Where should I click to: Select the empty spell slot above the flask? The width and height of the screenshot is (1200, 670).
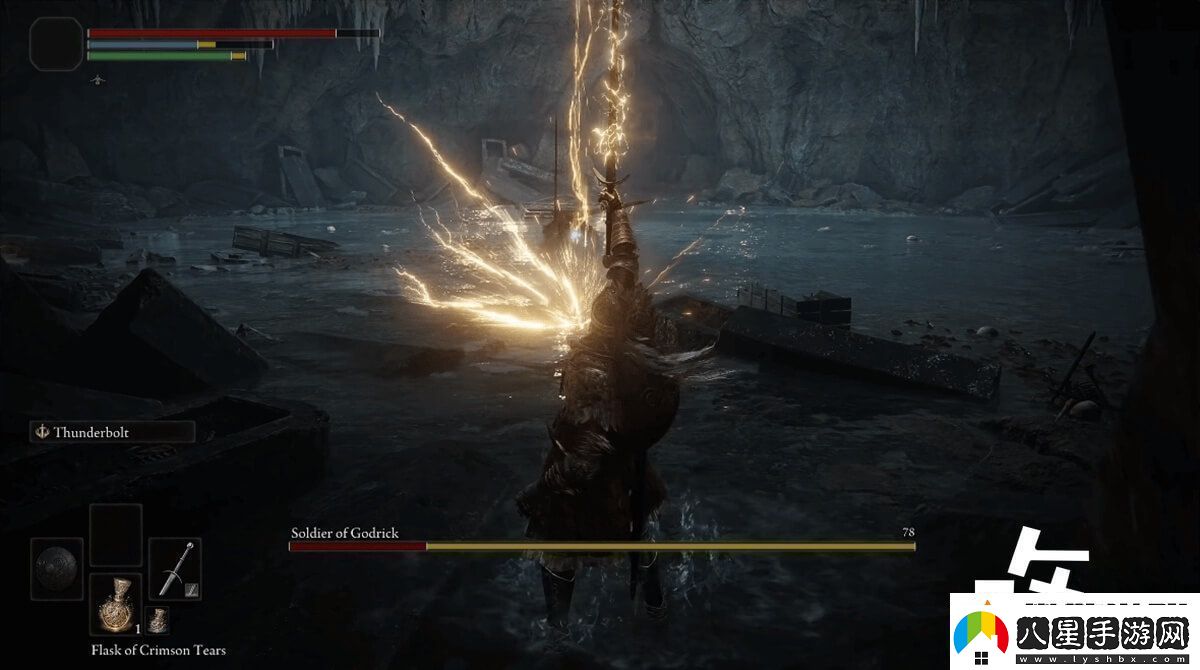tap(115, 535)
